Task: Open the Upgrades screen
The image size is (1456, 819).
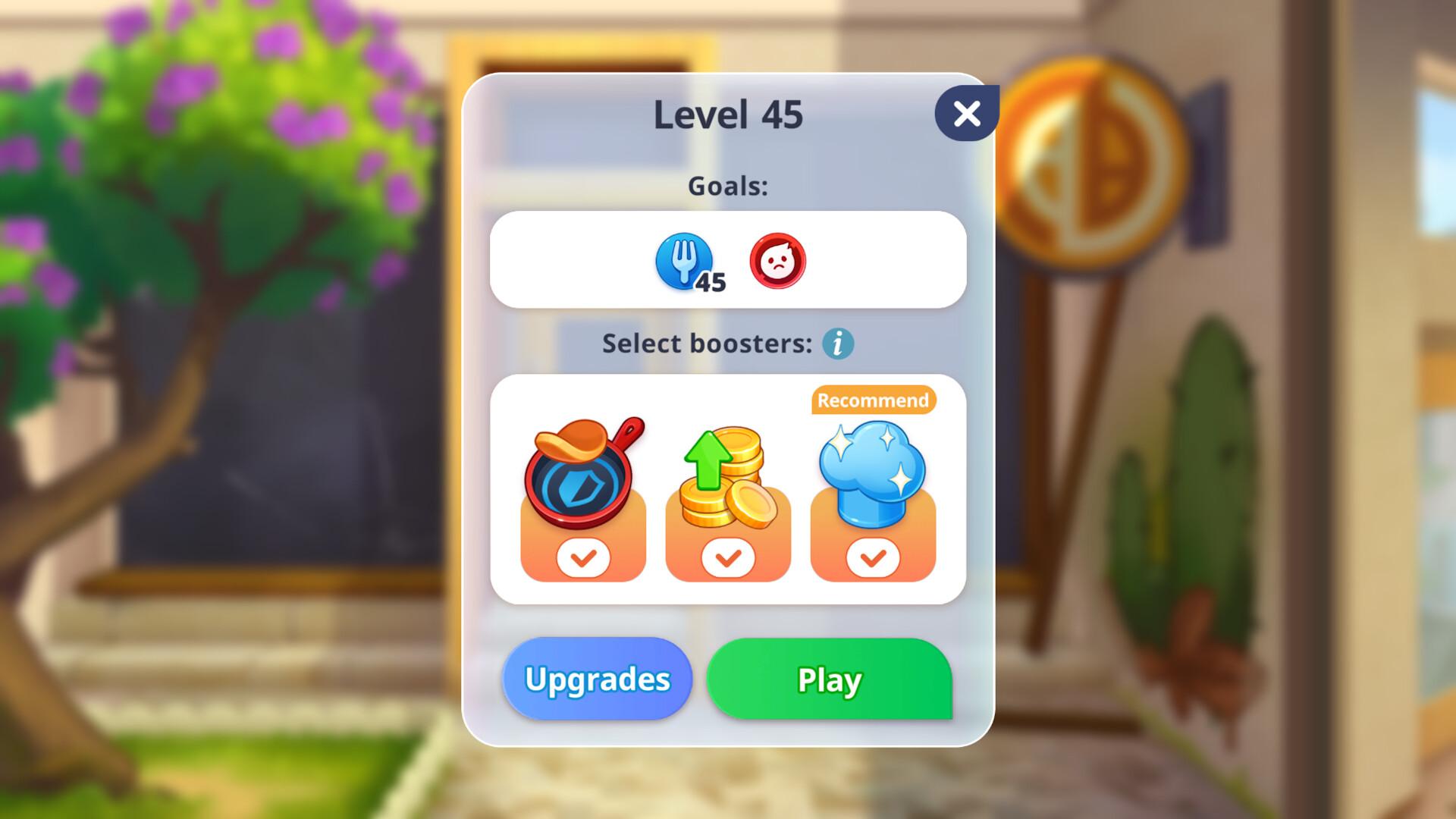Action: tap(597, 679)
